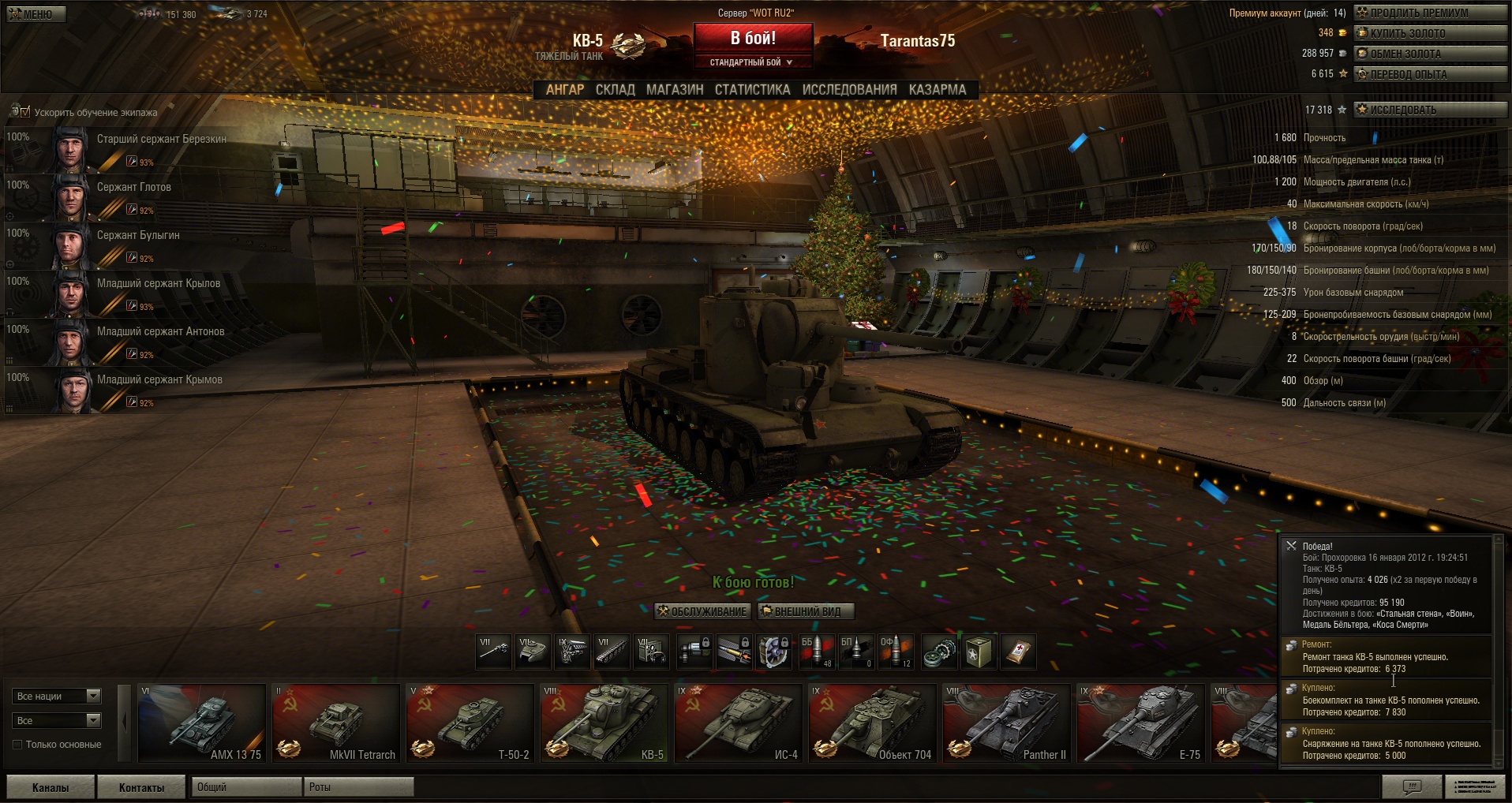Close the Победа! notification
This screenshot has width=1512, height=803.
[x=1291, y=546]
